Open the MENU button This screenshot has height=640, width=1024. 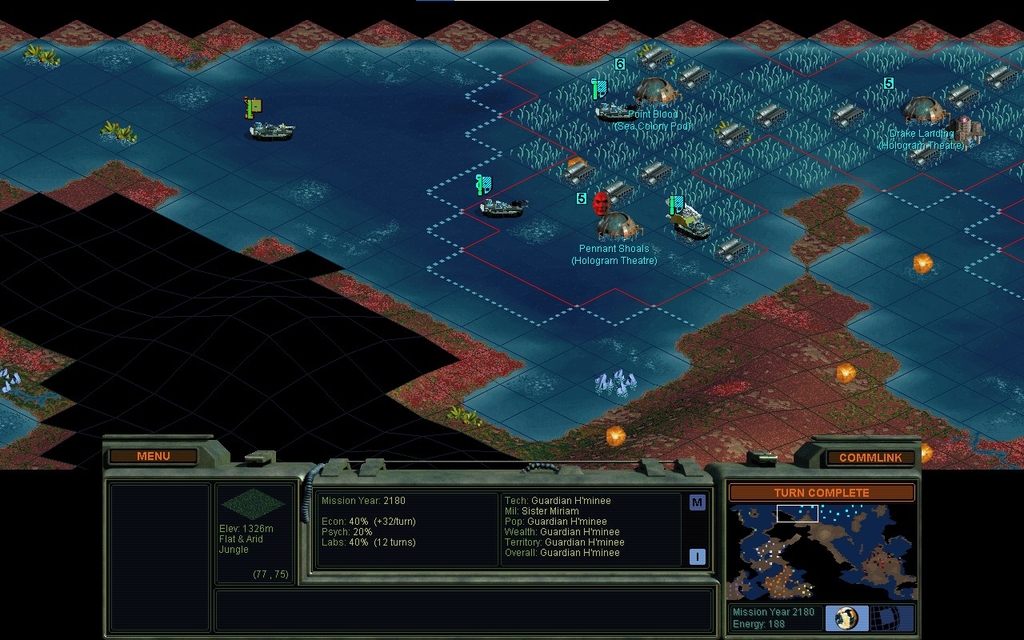pos(153,456)
